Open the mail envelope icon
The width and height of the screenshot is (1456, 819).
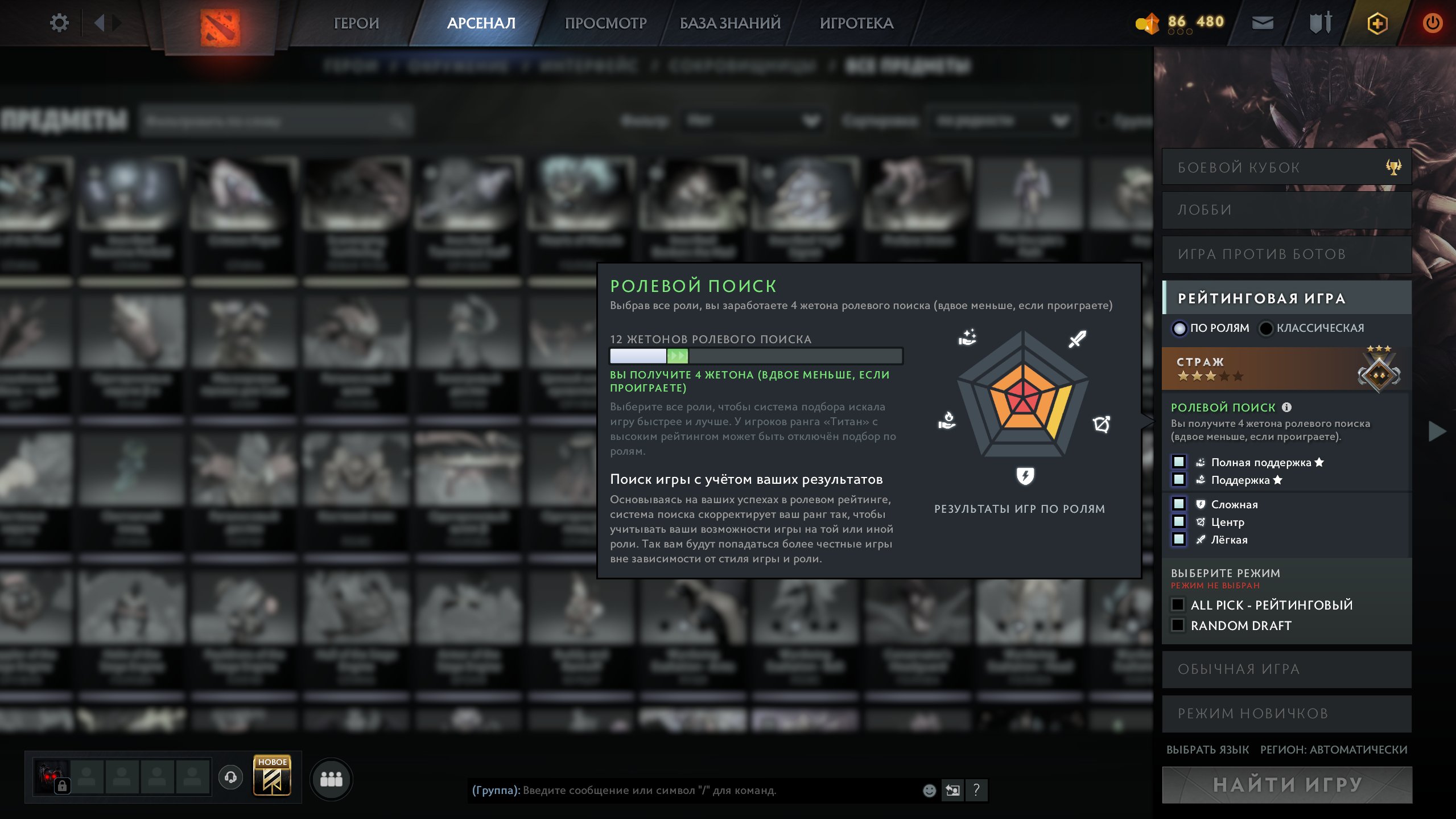coord(1264,23)
